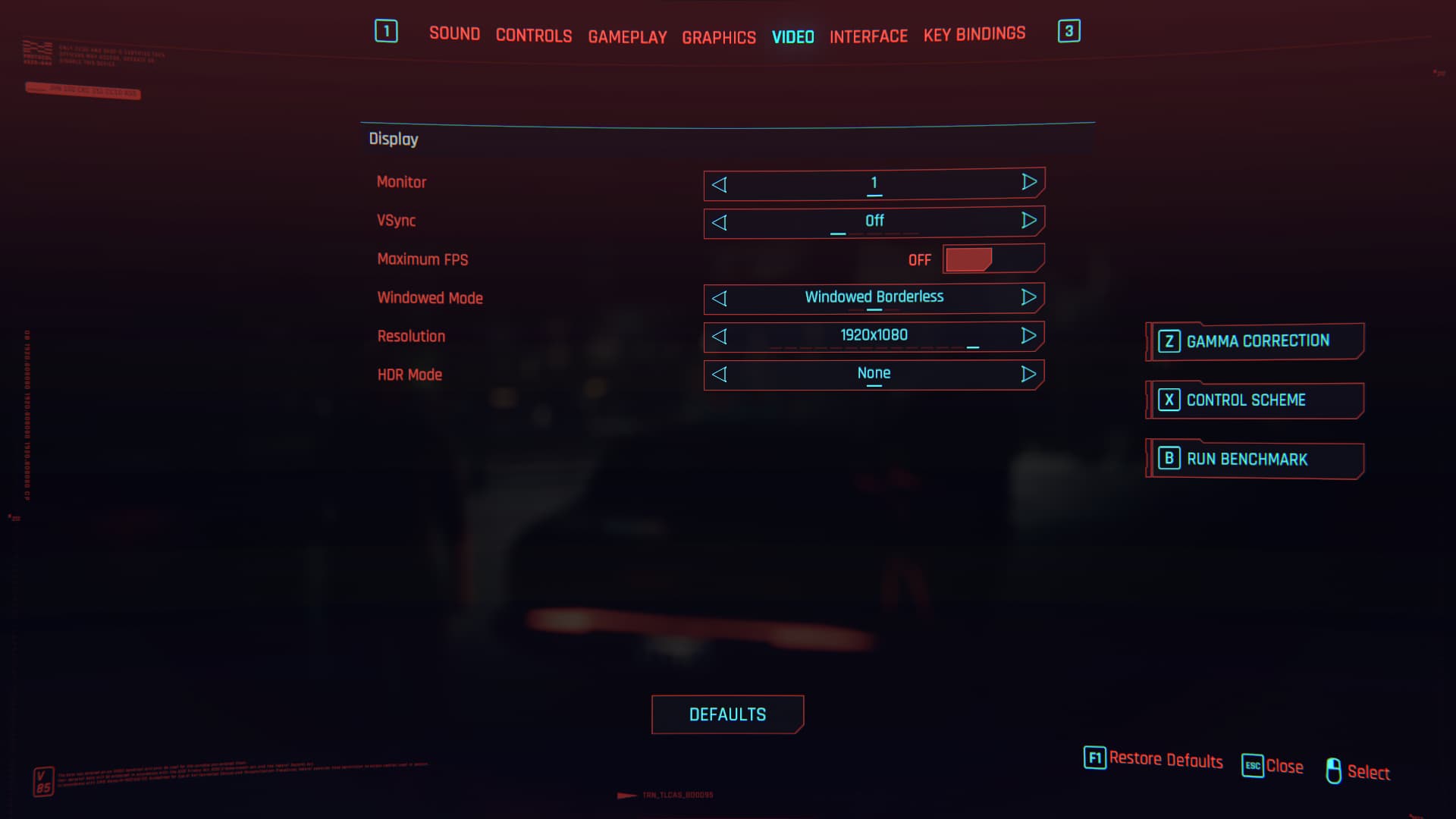Open the Controls settings tab
The image size is (1456, 819).
(533, 36)
